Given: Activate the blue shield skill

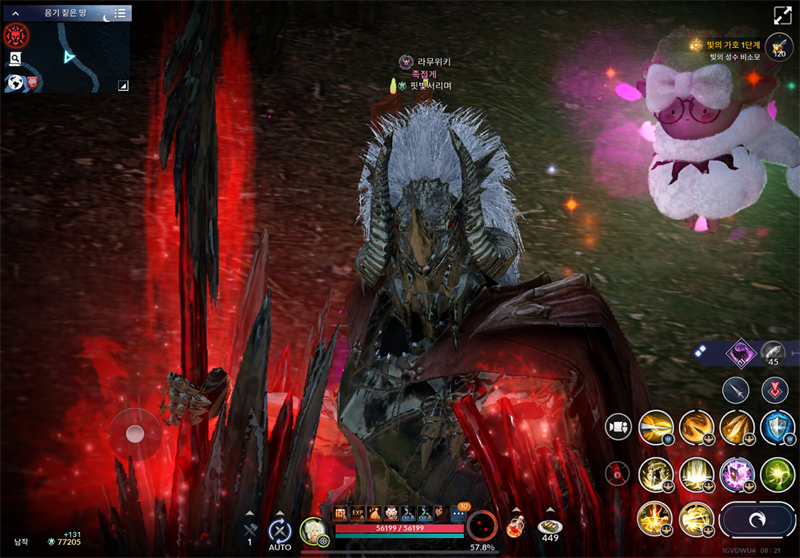Looking at the screenshot, I should coord(777,428).
